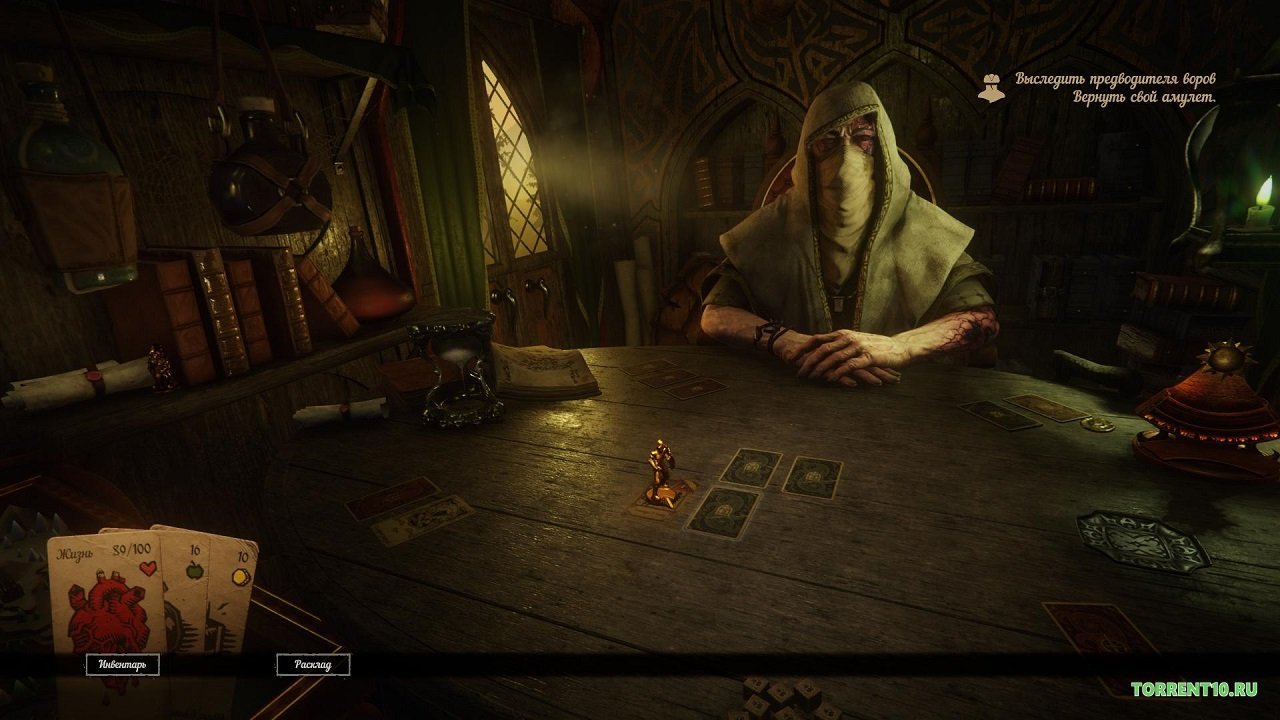Open the Инвентарь menu
Viewport: 1280px width, 720px height.
124,663
